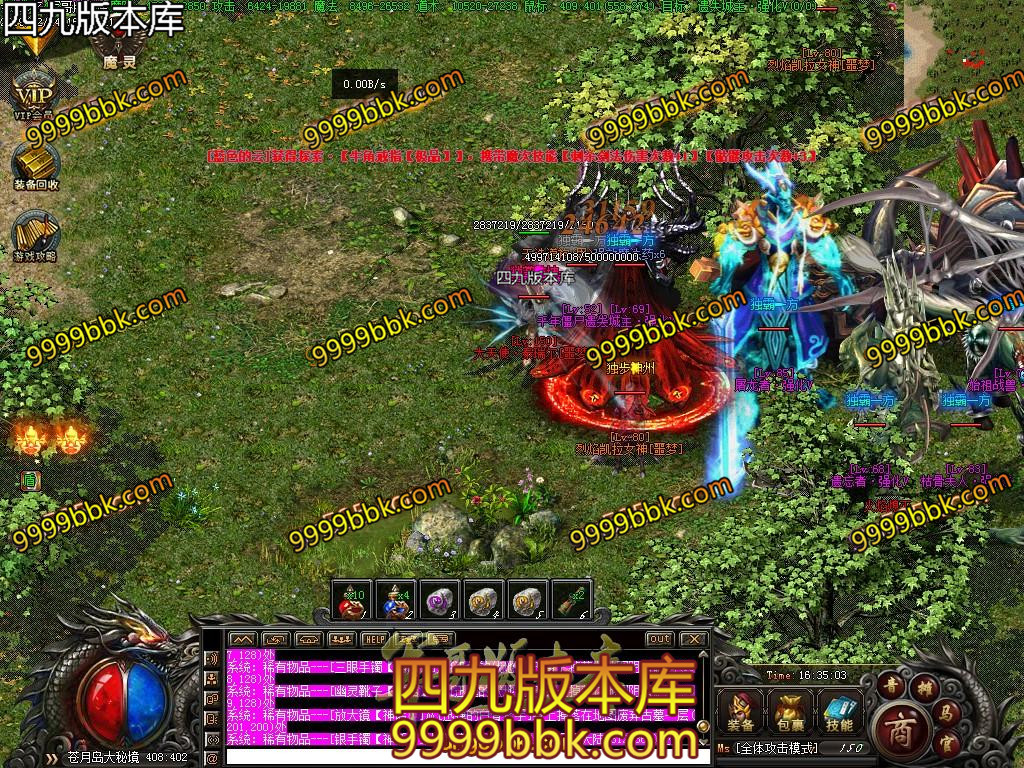
Task: Use the blue potion in hotbar slot 2
Action: [396, 598]
